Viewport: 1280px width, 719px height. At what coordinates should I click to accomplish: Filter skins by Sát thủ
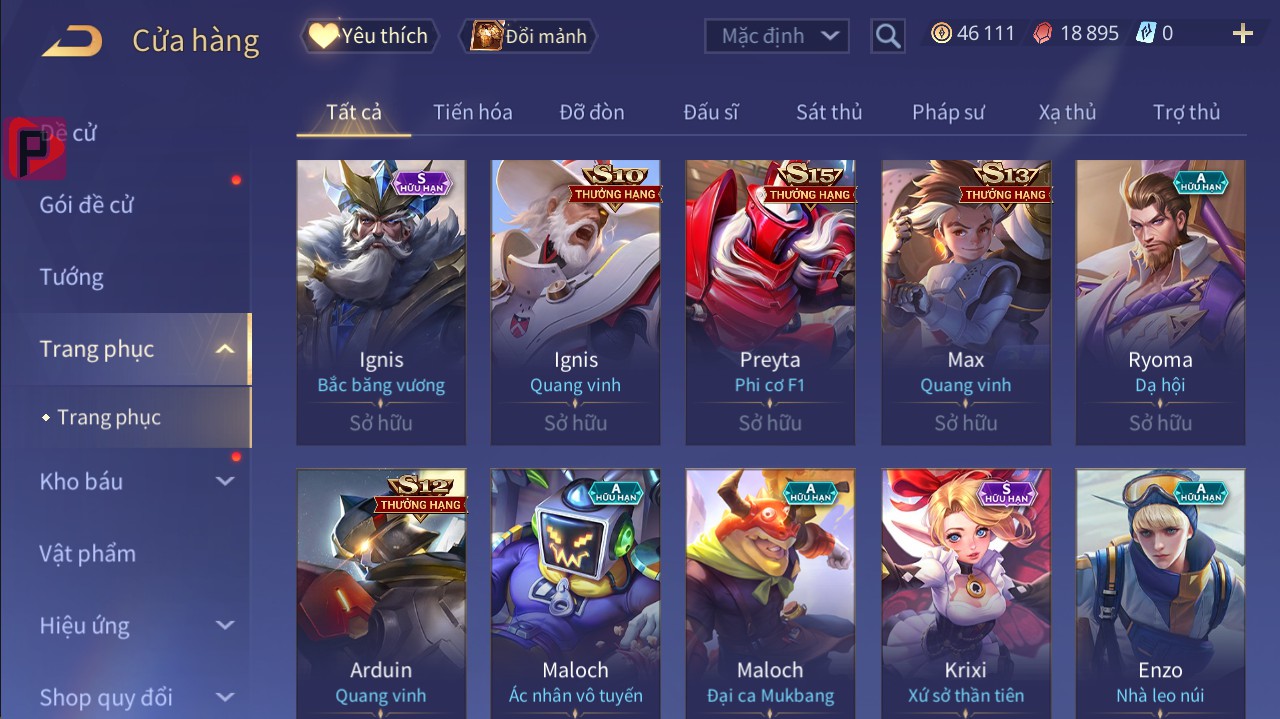point(829,112)
